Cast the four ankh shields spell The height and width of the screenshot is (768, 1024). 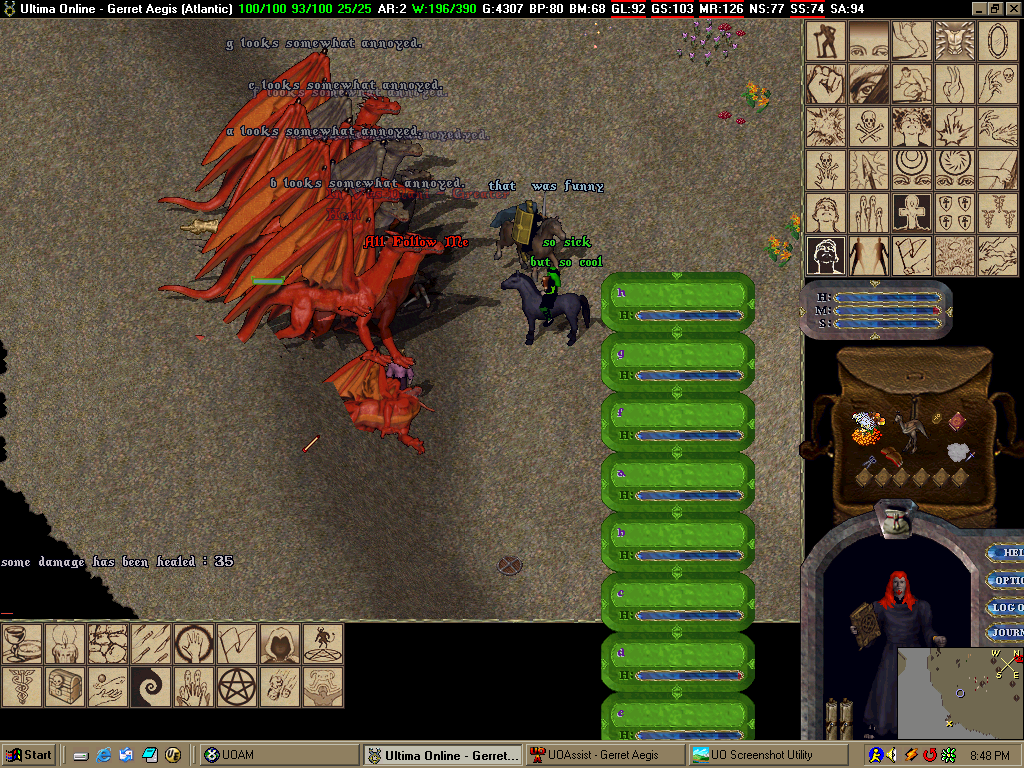point(955,213)
